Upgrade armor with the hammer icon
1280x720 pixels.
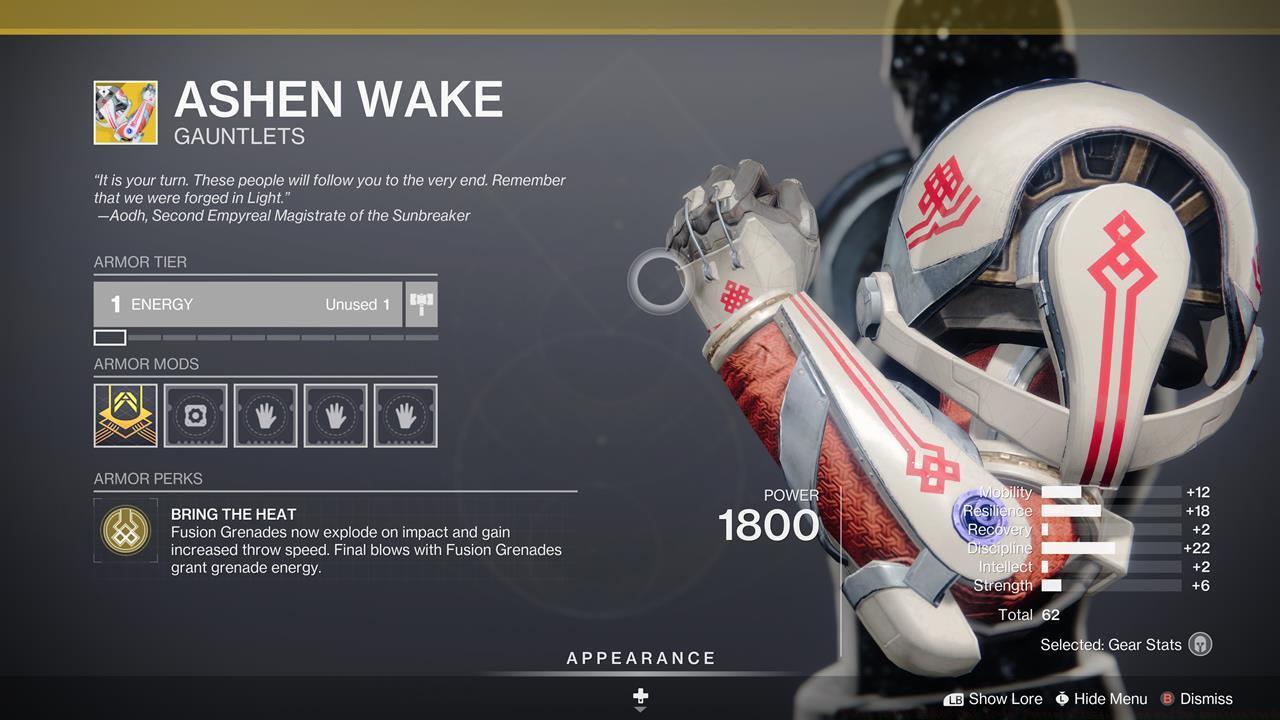421,304
